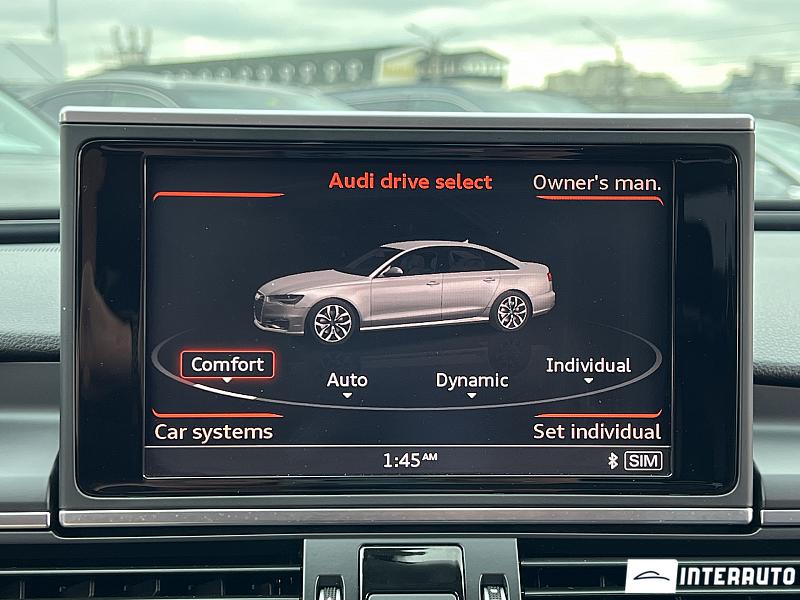Select the Individual drive mode
Screen dimensions: 800x600
click(588, 366)
